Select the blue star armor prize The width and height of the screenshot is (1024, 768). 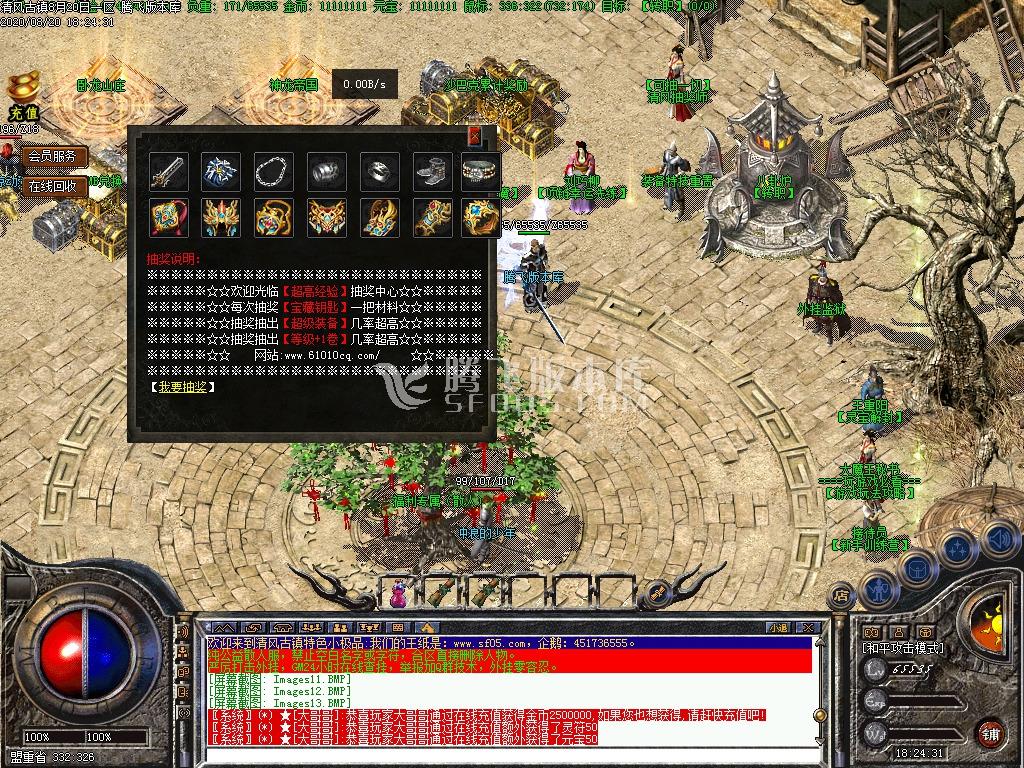(220, 171)
